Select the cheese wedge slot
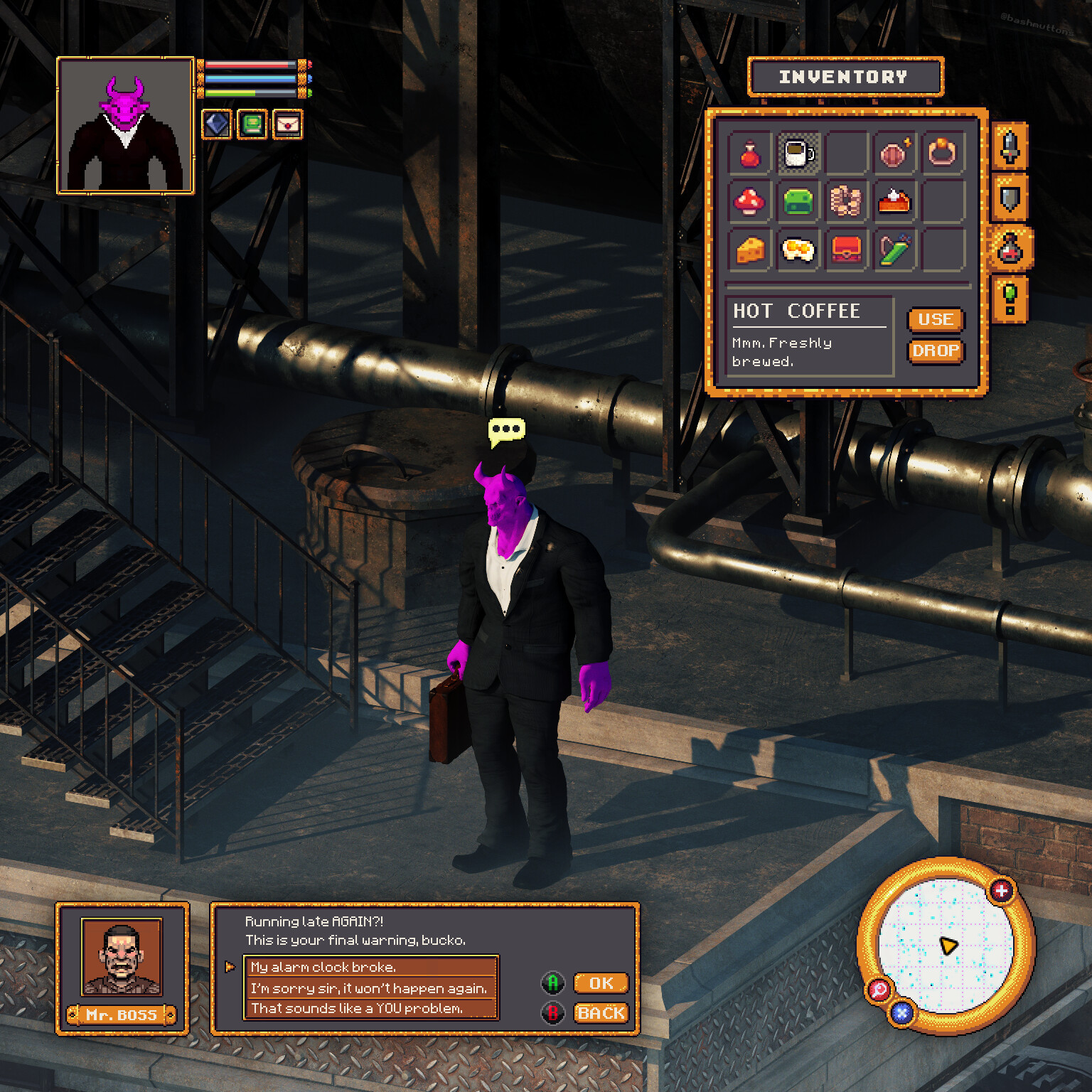 [750, 250]
